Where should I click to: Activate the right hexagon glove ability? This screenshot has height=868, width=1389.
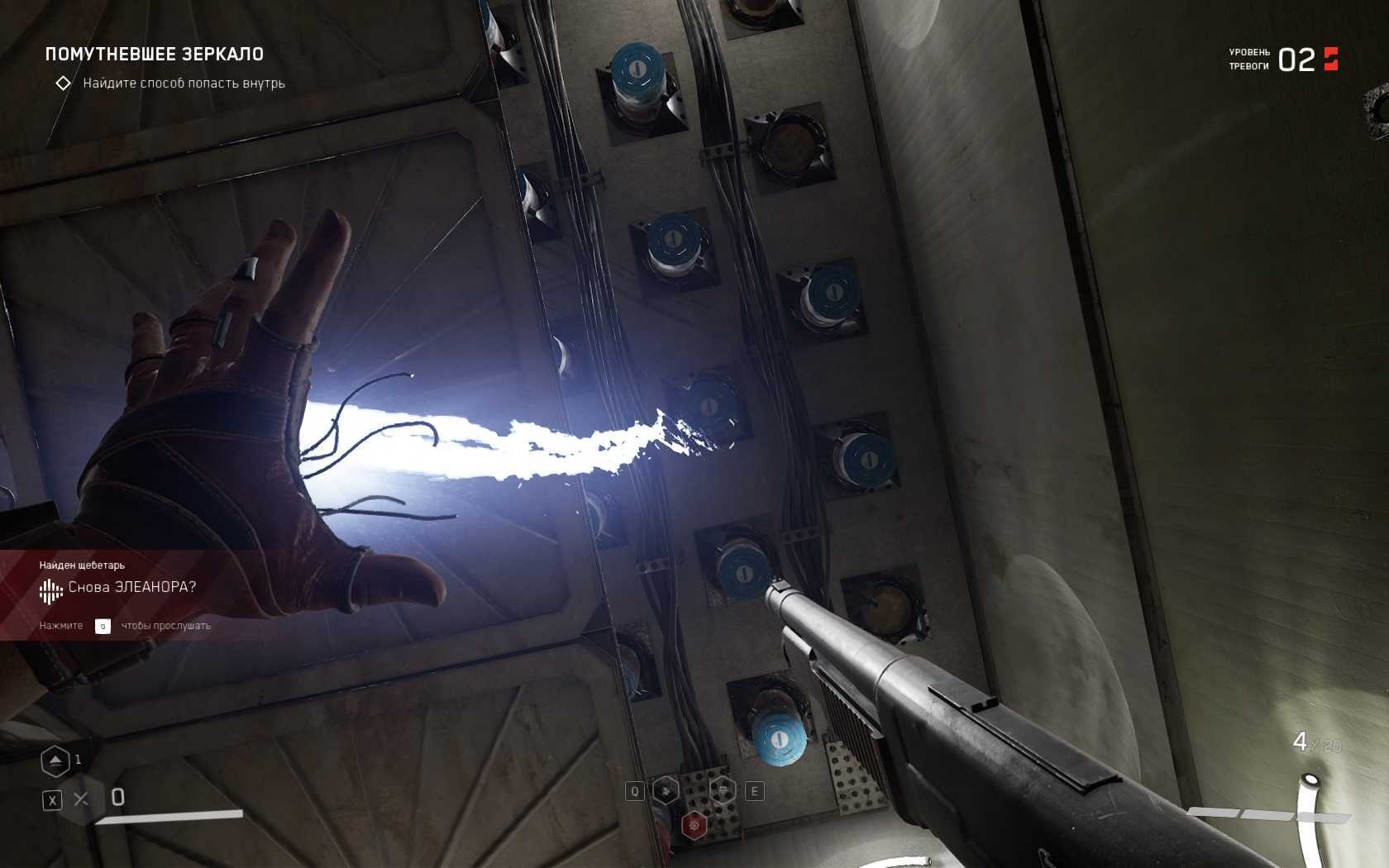coord(723,790)
